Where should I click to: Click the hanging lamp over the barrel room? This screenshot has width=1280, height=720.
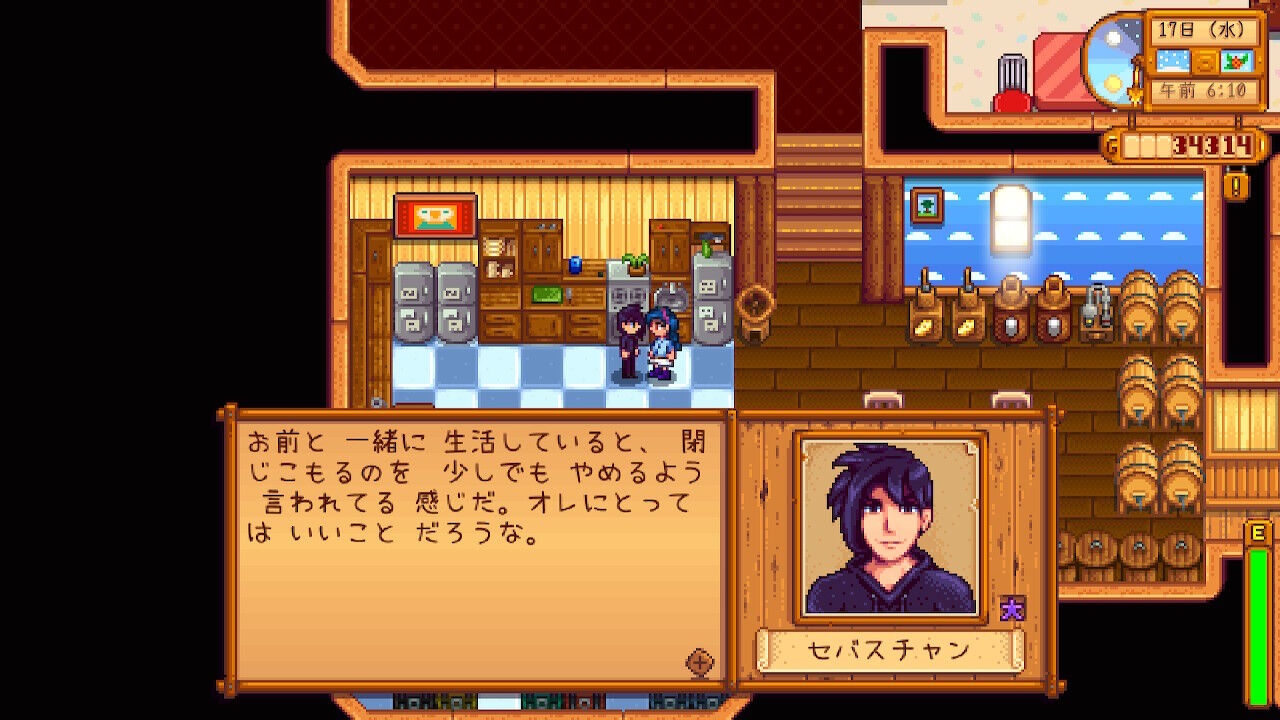[x=1011, y=219]
